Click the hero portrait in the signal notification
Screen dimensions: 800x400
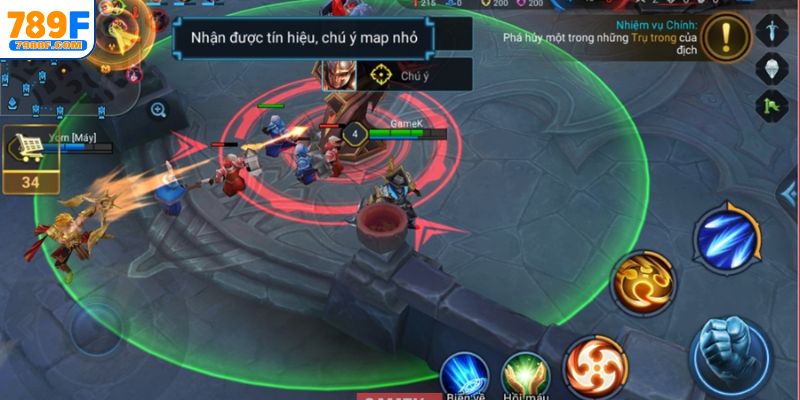point(333,73)
